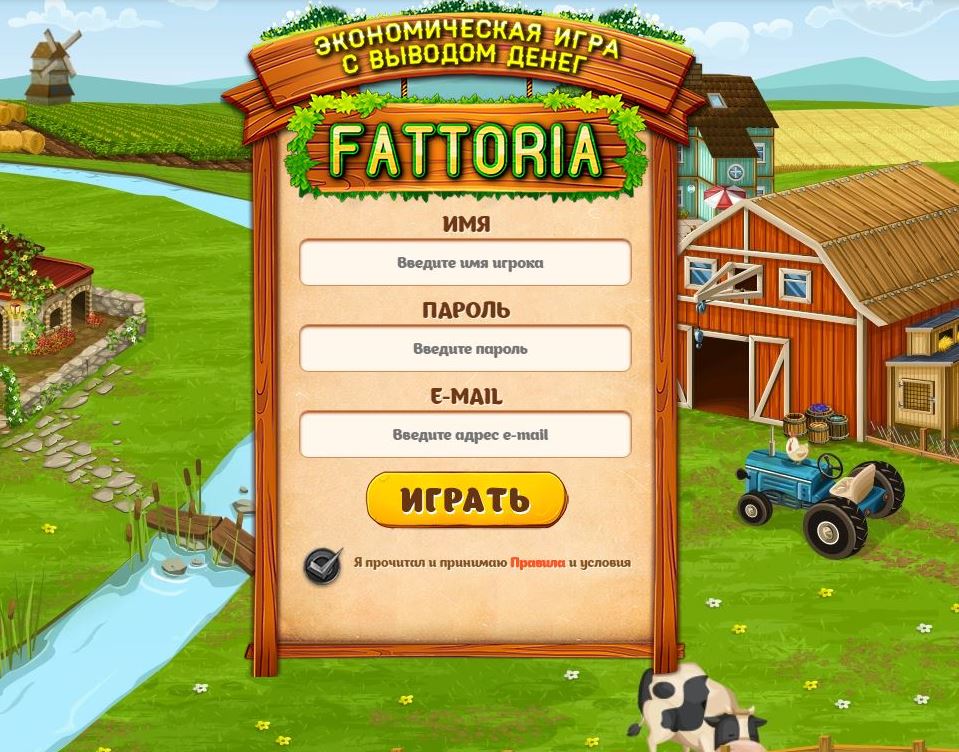Image resolution: width=959 pixels, height=752 pixels.
Task: Focus the password entry field
Action: tap(465, 349)
